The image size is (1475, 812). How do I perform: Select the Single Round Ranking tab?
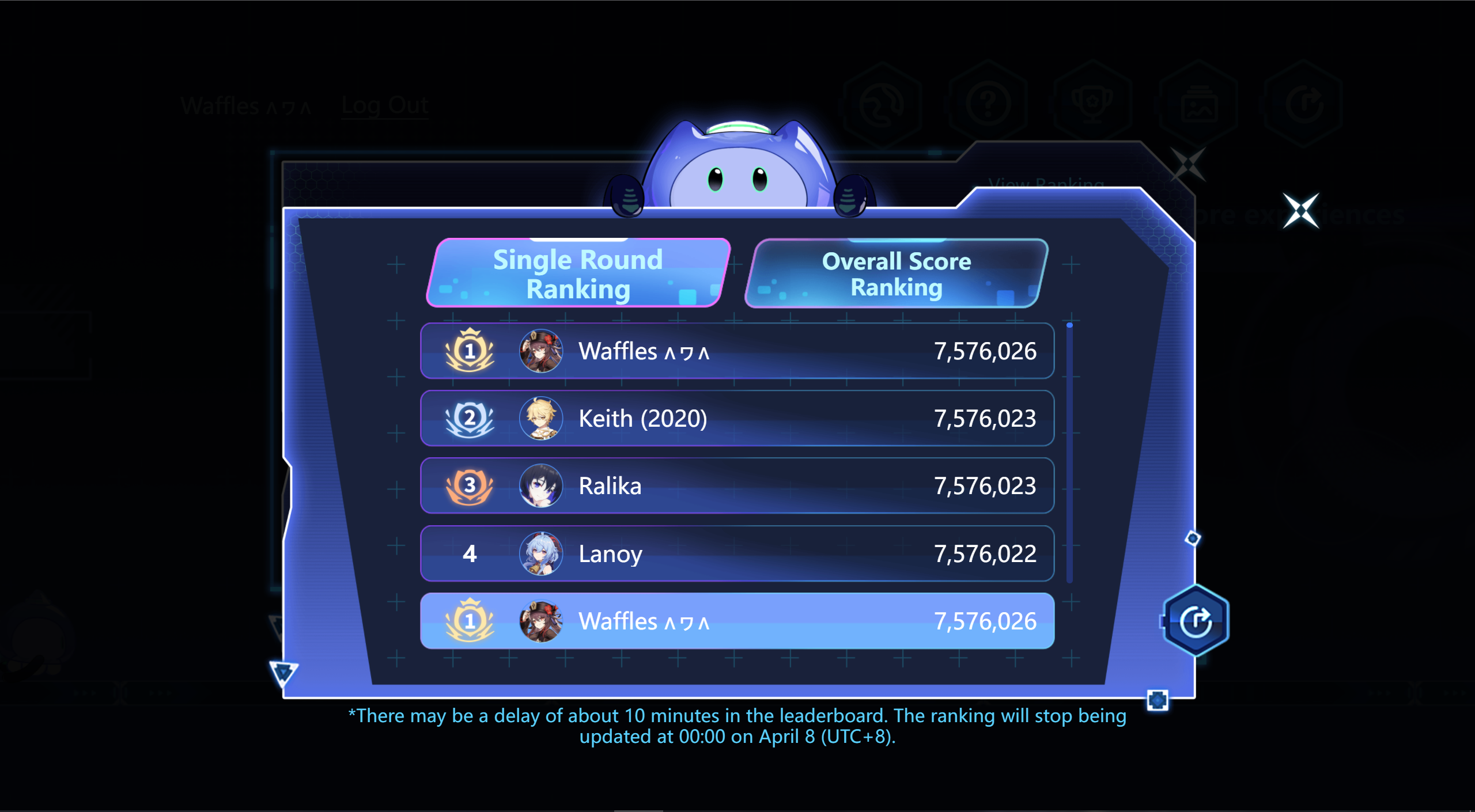577,274
